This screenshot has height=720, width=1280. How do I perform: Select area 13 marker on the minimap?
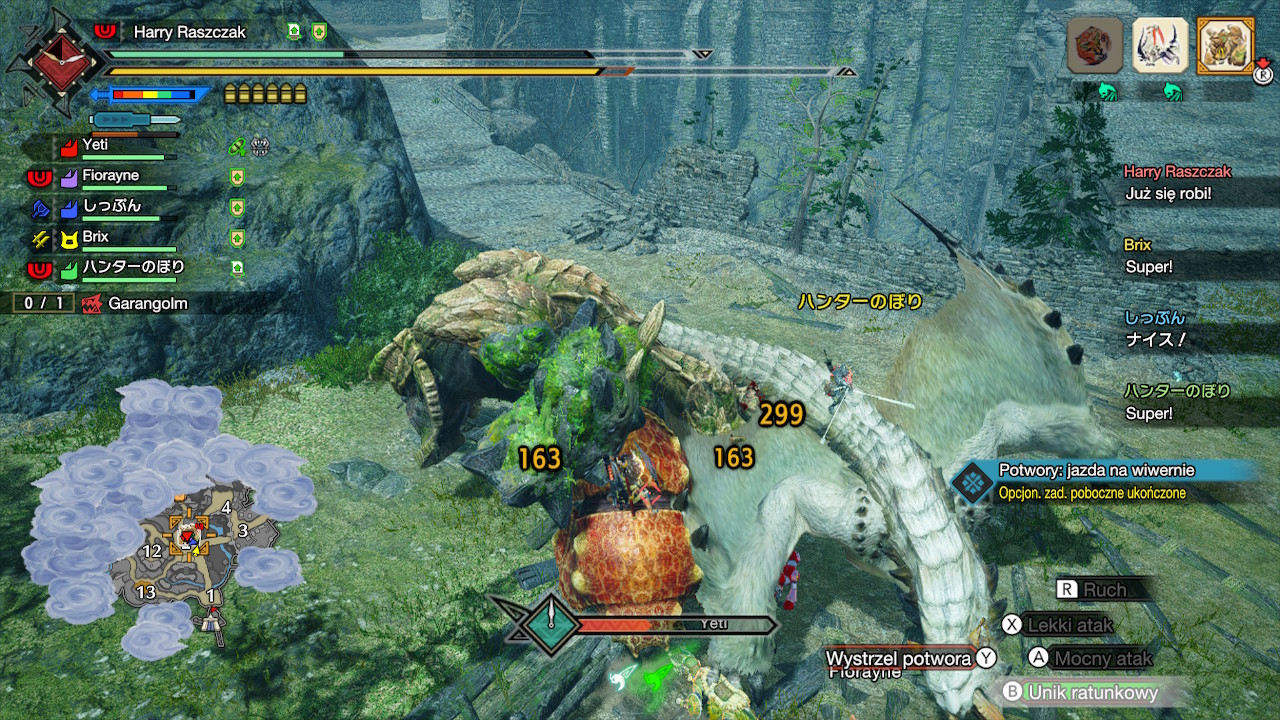tap(146, 592)
